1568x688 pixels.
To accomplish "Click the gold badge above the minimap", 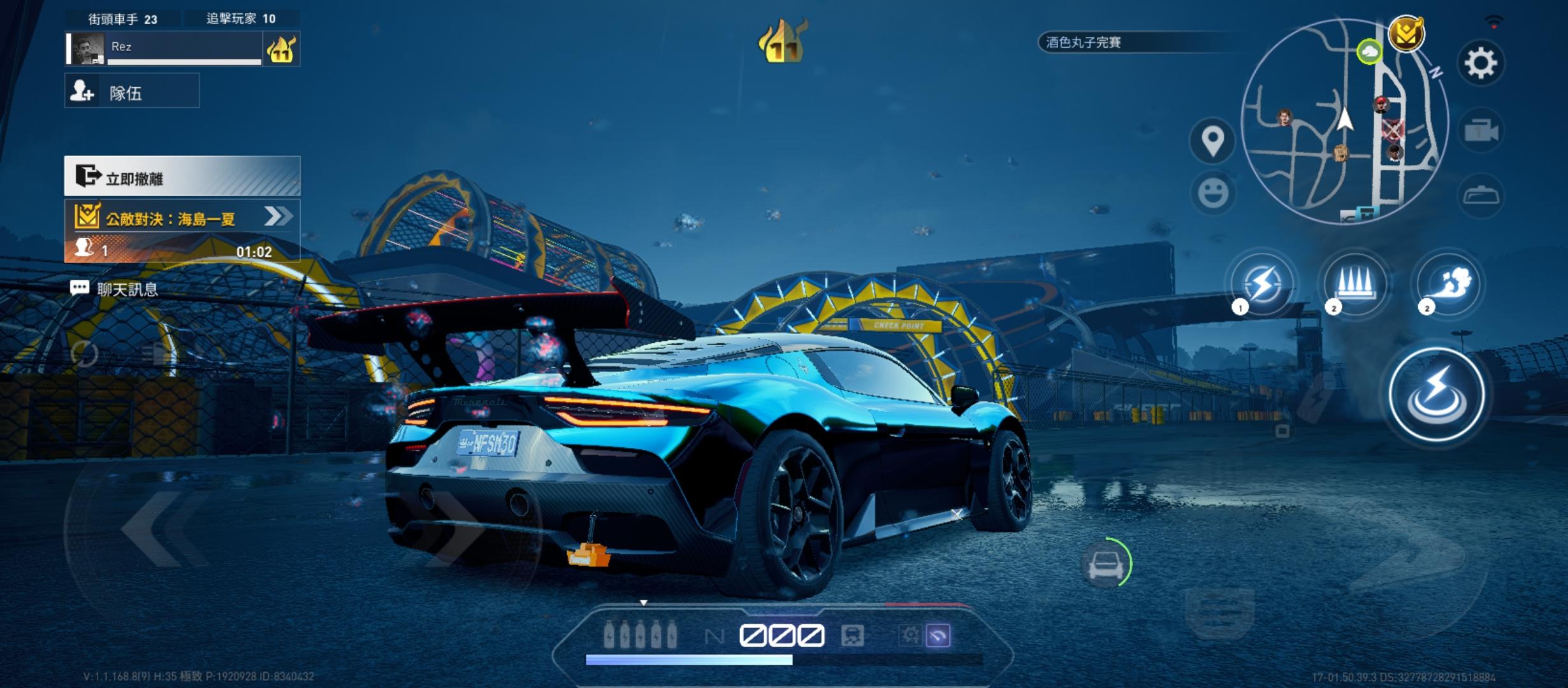I will [x=1406, y=33].
